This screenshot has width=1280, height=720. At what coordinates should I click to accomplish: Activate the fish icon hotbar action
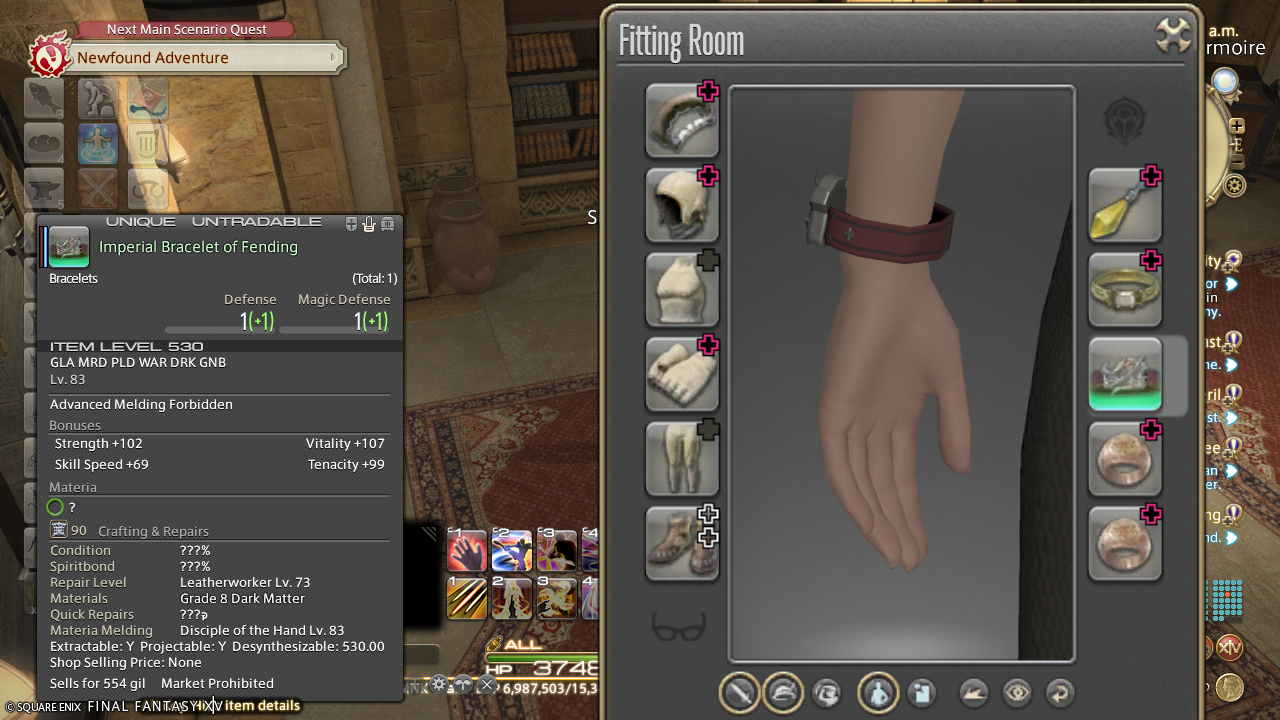[x=44, y=98]
